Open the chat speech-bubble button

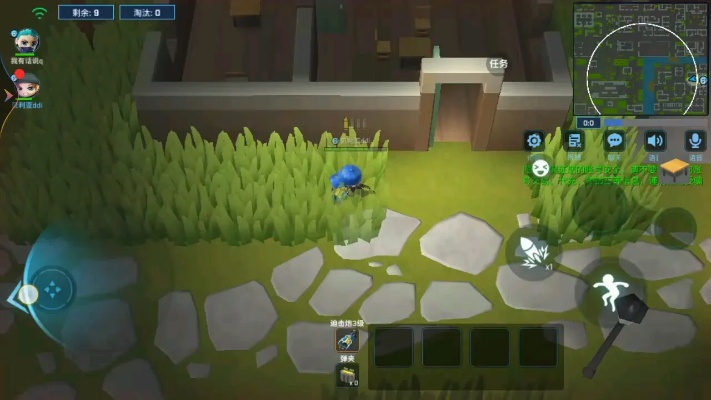point(615,141)
